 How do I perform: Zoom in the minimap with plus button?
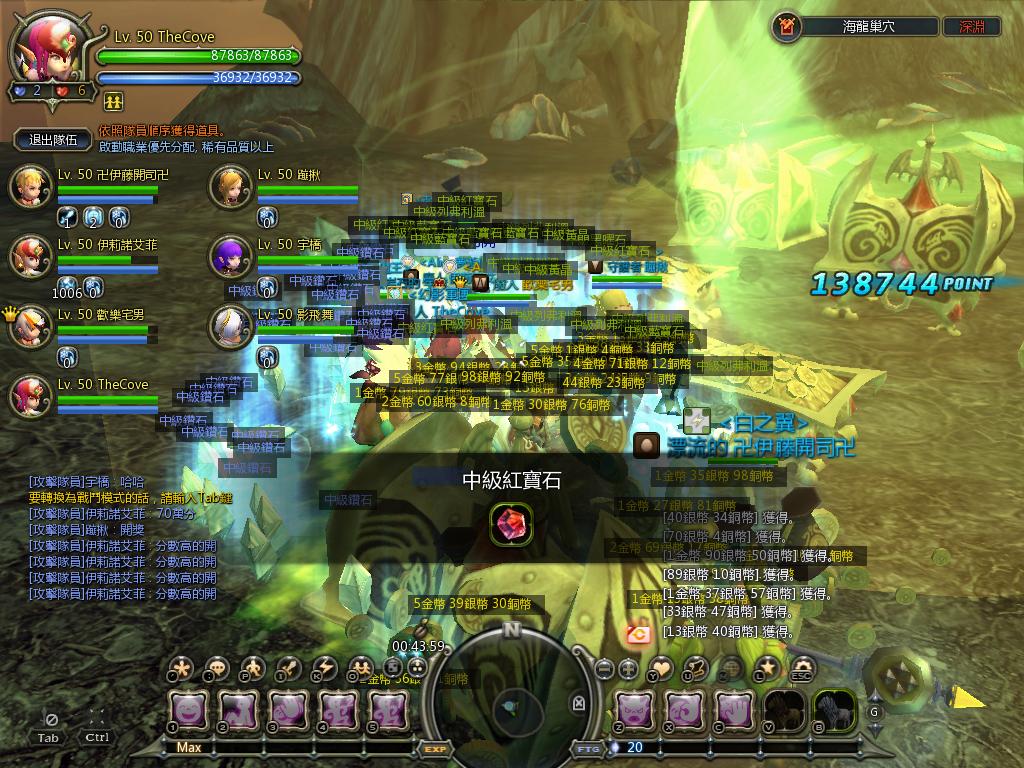(x=628, y=667)
